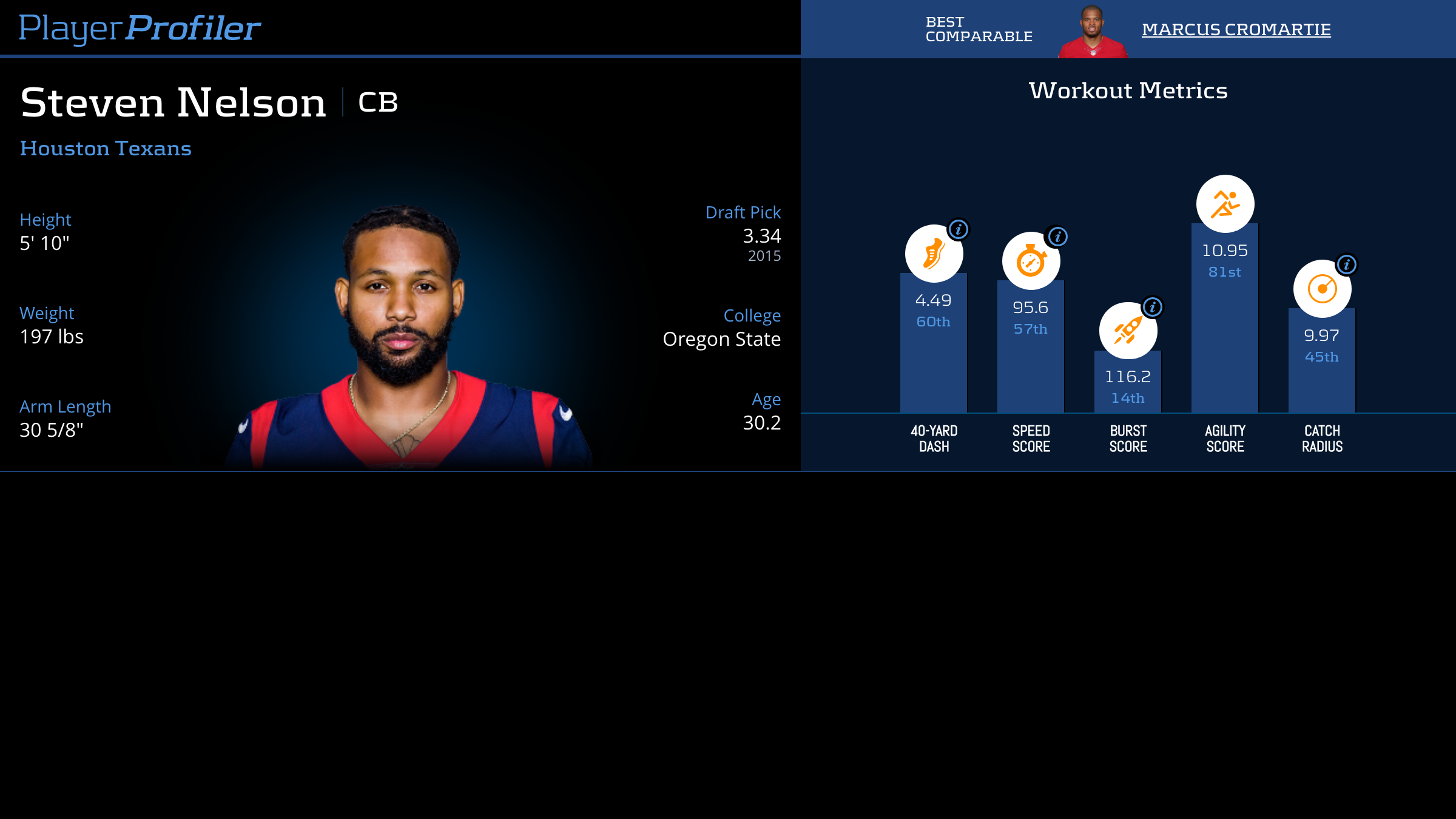1456x819 pixels.
Task: Click the rocket icon above Burst Score
Action: pyautogui.click(x=1127, y=331)
